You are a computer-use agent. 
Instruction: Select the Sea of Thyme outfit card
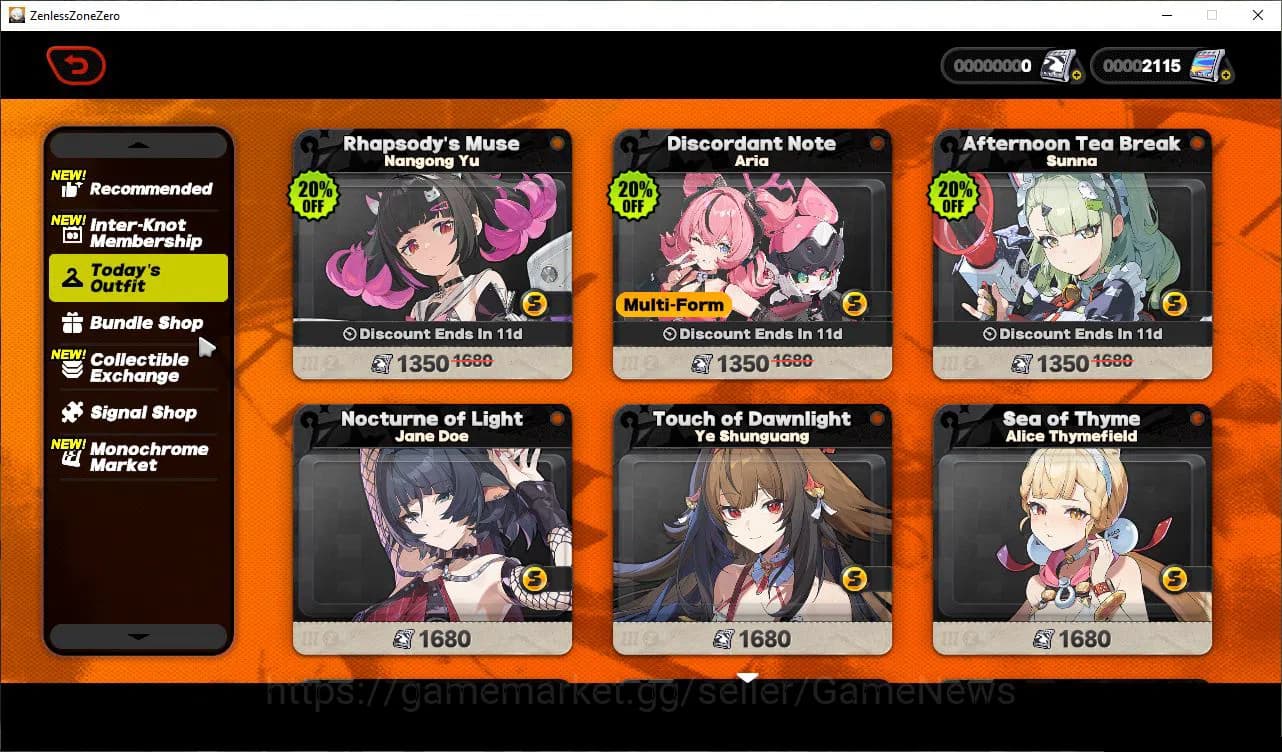point(1071,530)
